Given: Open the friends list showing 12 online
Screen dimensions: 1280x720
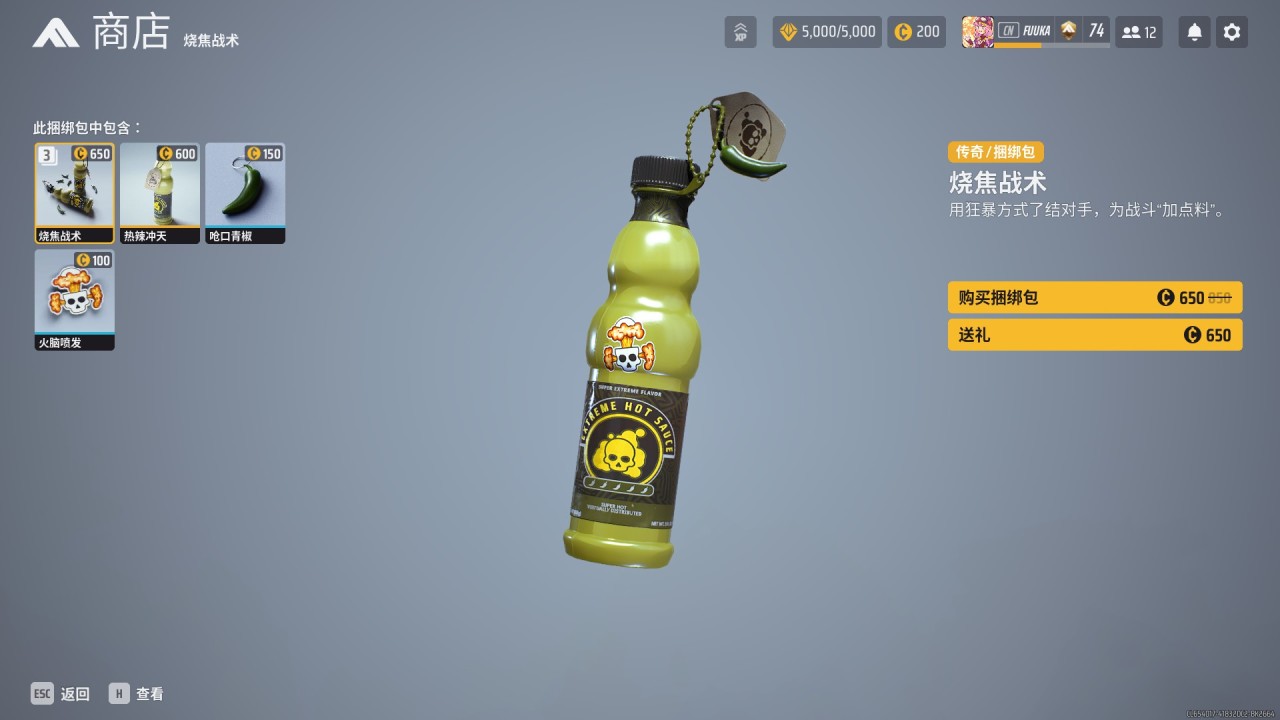Looking at the screenshot, I should pos(1139,31).
